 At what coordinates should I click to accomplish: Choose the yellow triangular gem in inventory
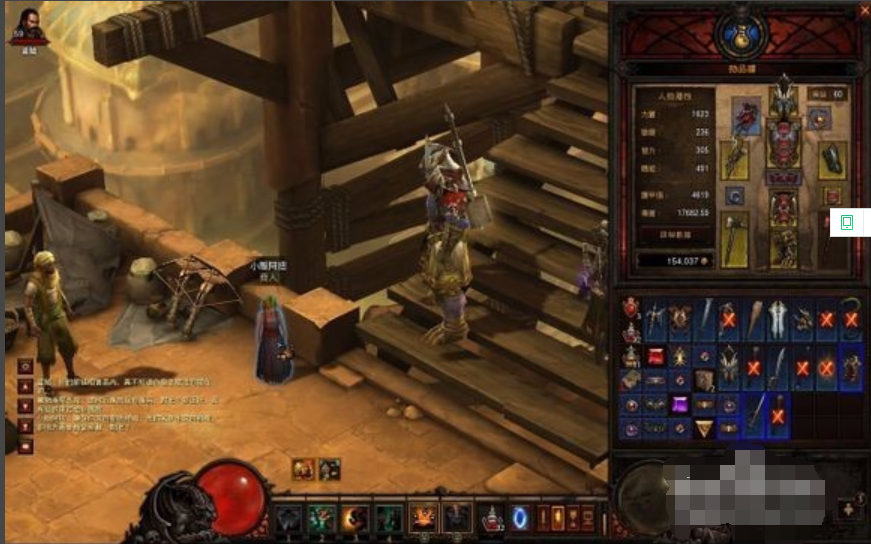click(x=705, y=427)
